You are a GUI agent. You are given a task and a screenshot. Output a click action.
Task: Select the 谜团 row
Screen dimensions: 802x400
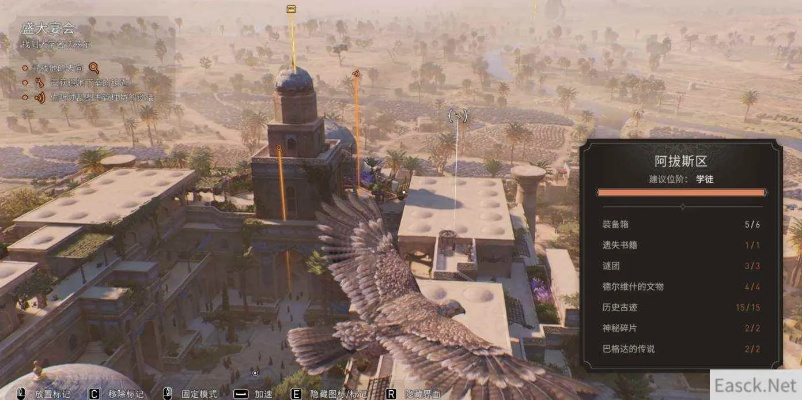[680, 266]
